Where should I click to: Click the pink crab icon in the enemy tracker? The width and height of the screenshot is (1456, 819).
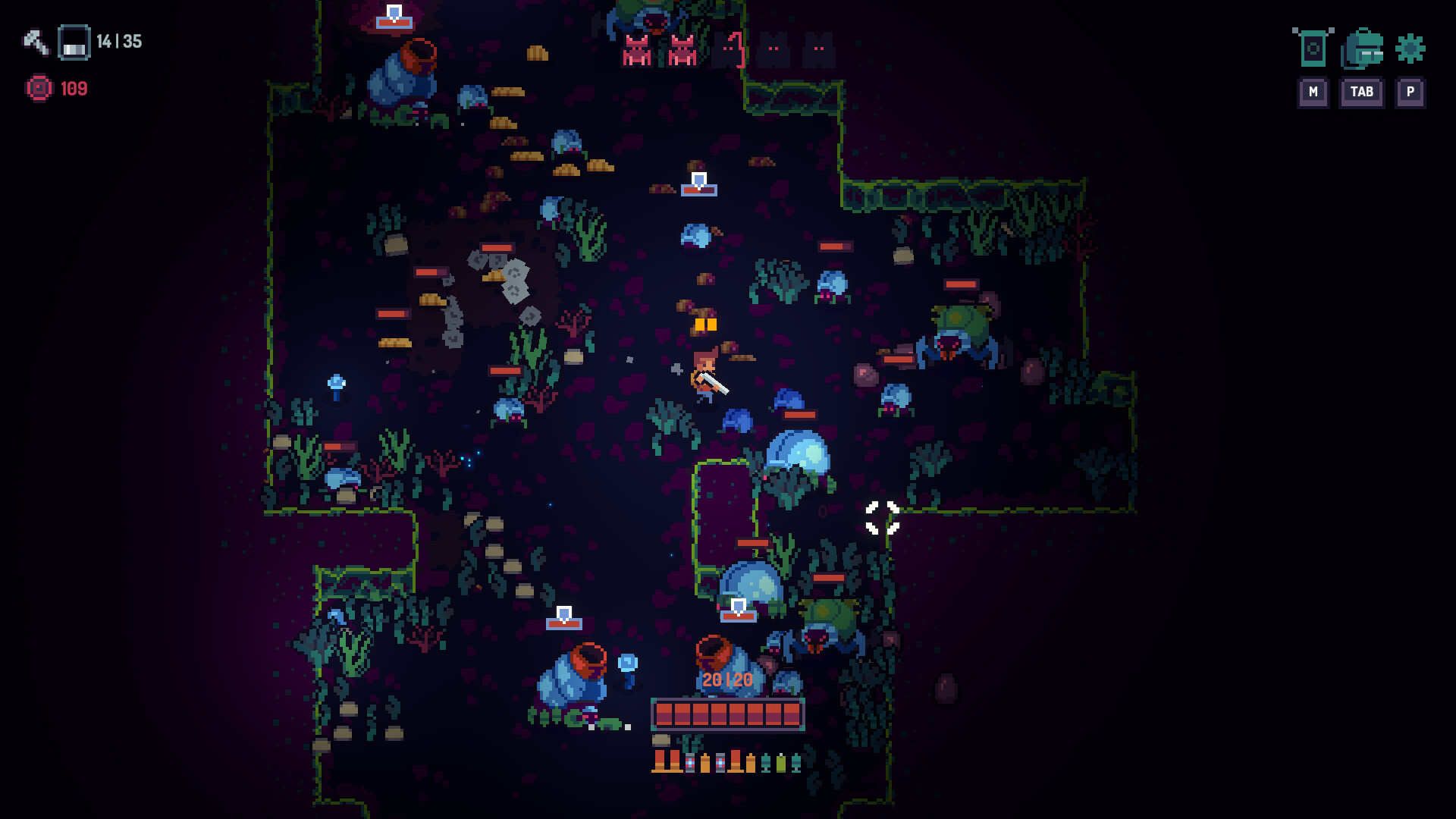coord(635,50)
